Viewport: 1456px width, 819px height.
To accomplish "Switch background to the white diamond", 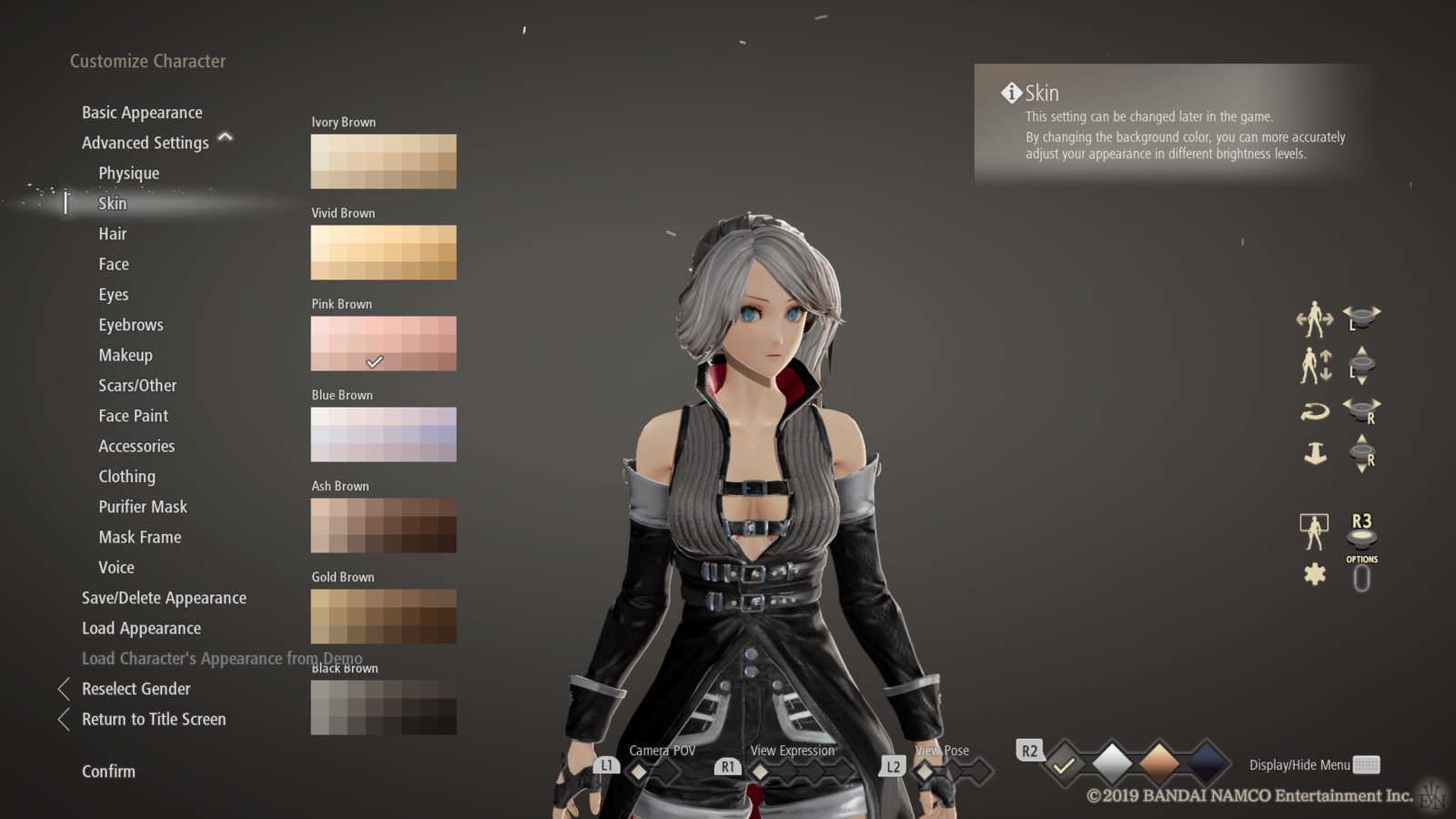I will tap(1112, 764).
